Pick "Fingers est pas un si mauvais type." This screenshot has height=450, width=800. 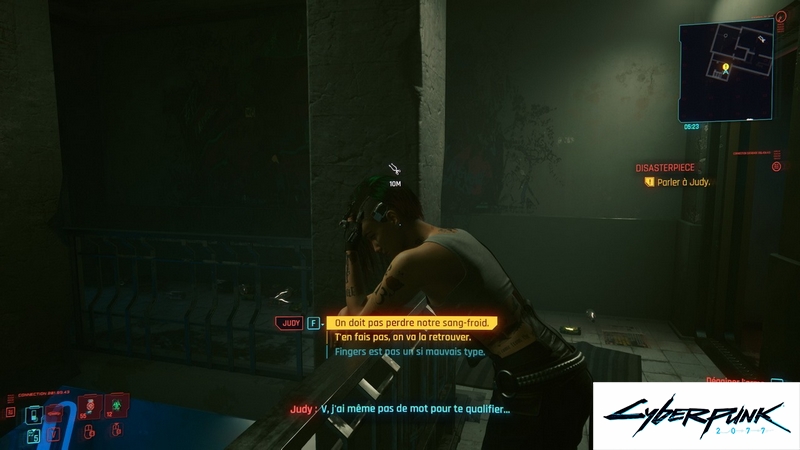point(410,352)
